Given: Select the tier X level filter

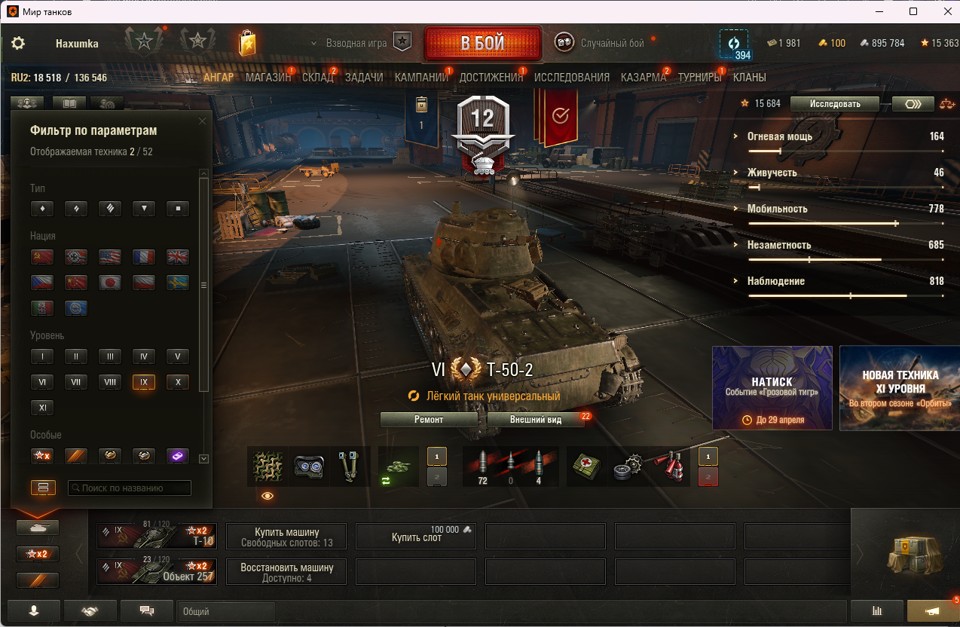Looking at the screenshot, I should click(x=177, y=382).
